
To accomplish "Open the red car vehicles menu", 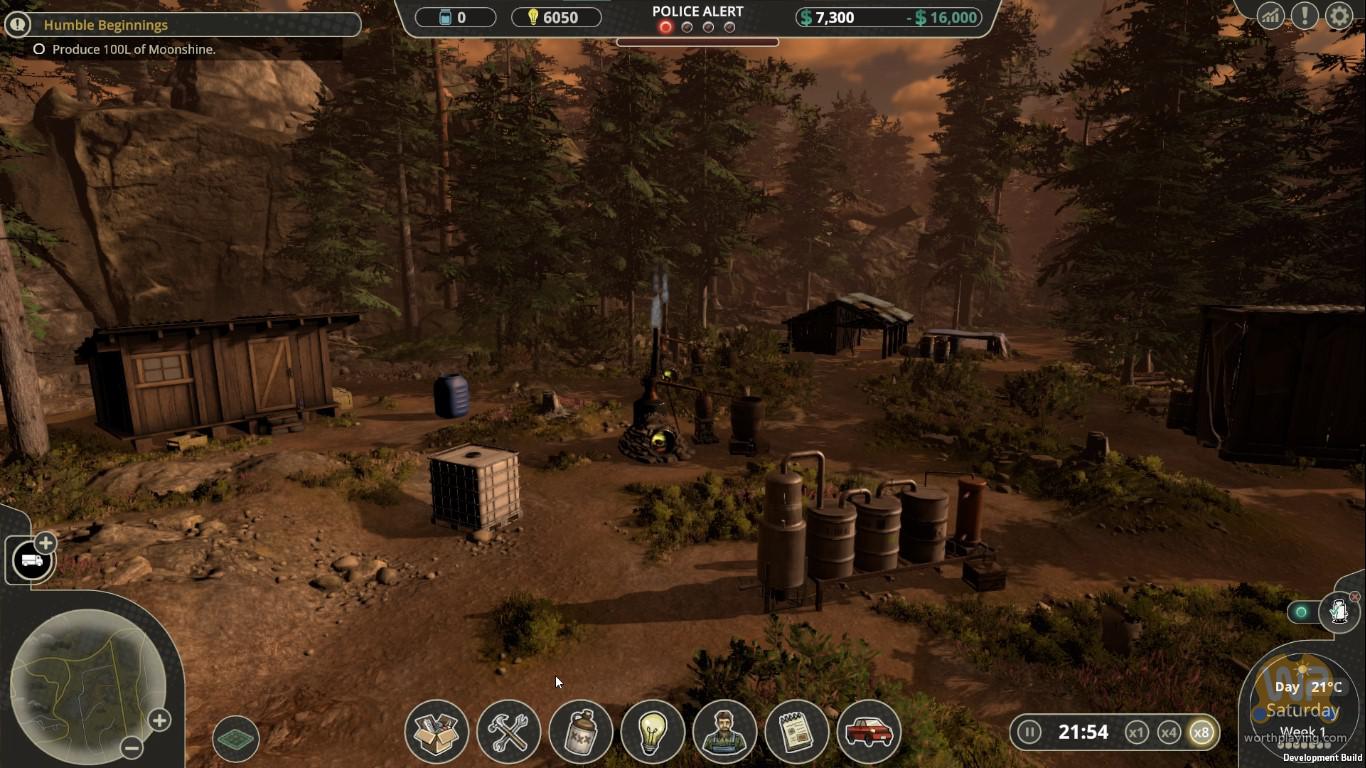I will pyautogui.click(x=869, y=732).
